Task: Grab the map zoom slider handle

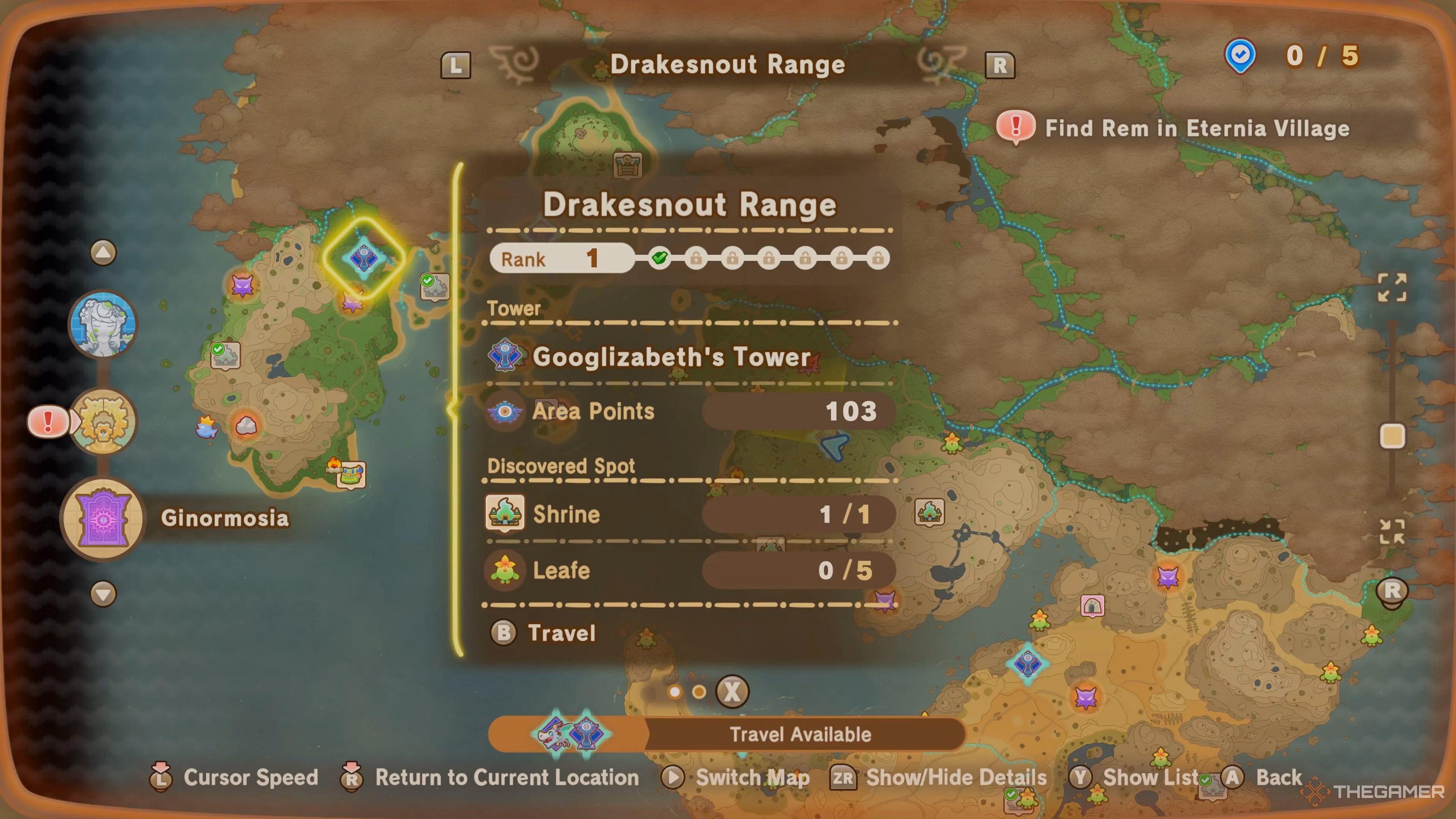Action: (1392, 436)
